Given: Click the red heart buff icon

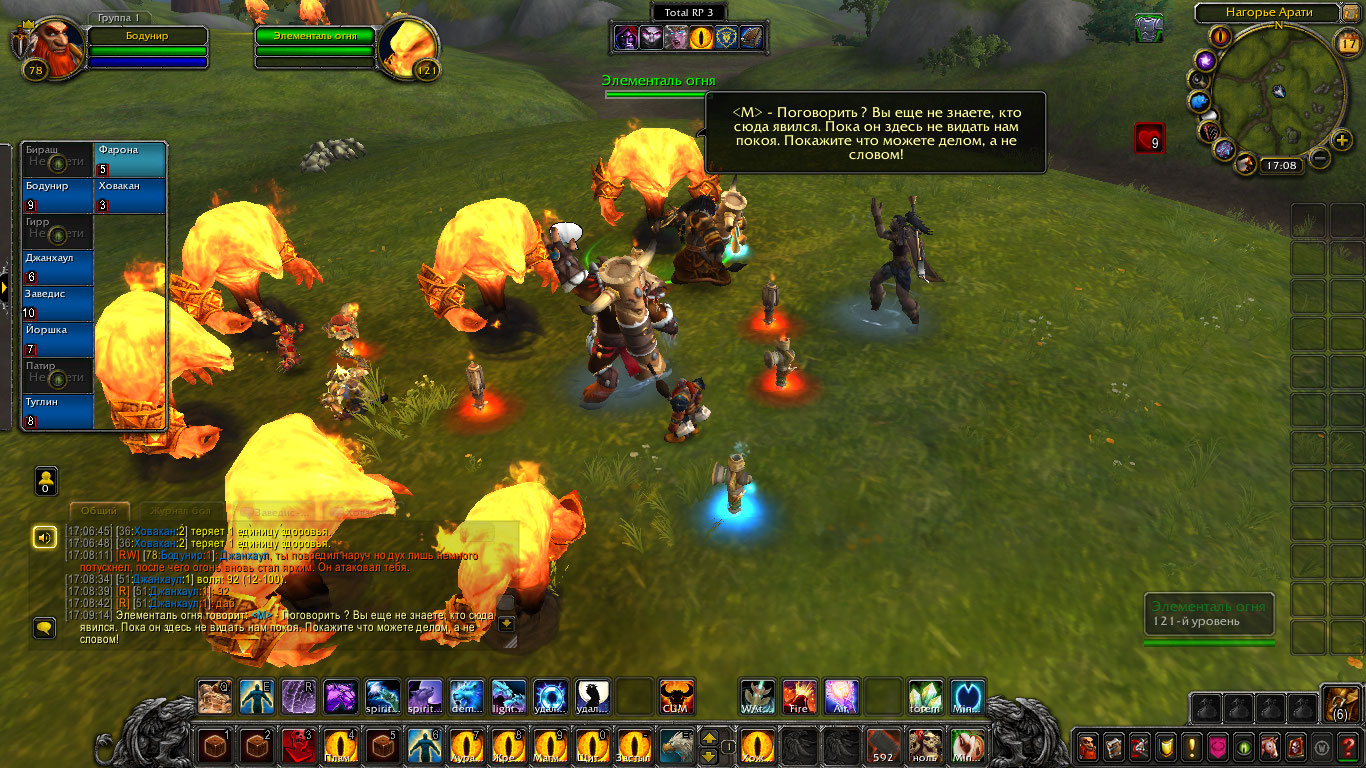Looking at the screenshot, I should tap(1149, 138).
